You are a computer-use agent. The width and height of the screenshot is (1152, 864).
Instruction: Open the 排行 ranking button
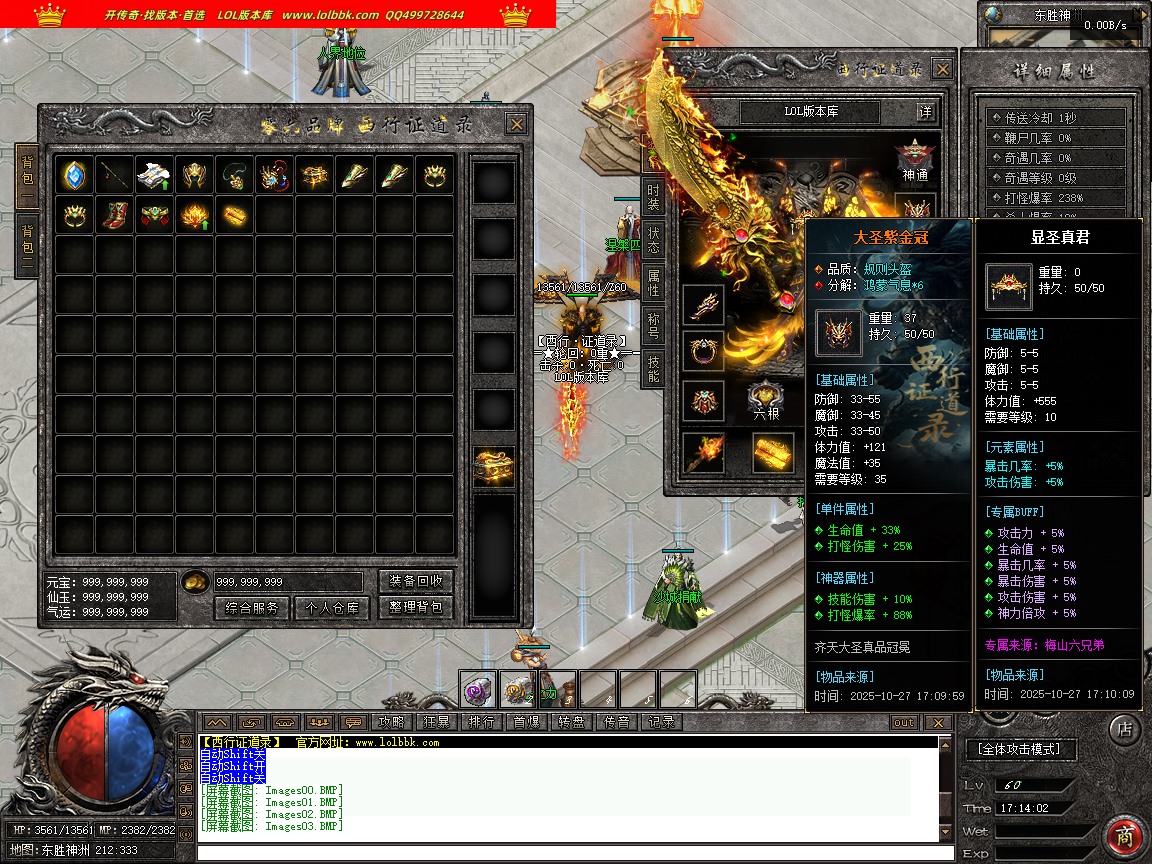tap(481, 722)
